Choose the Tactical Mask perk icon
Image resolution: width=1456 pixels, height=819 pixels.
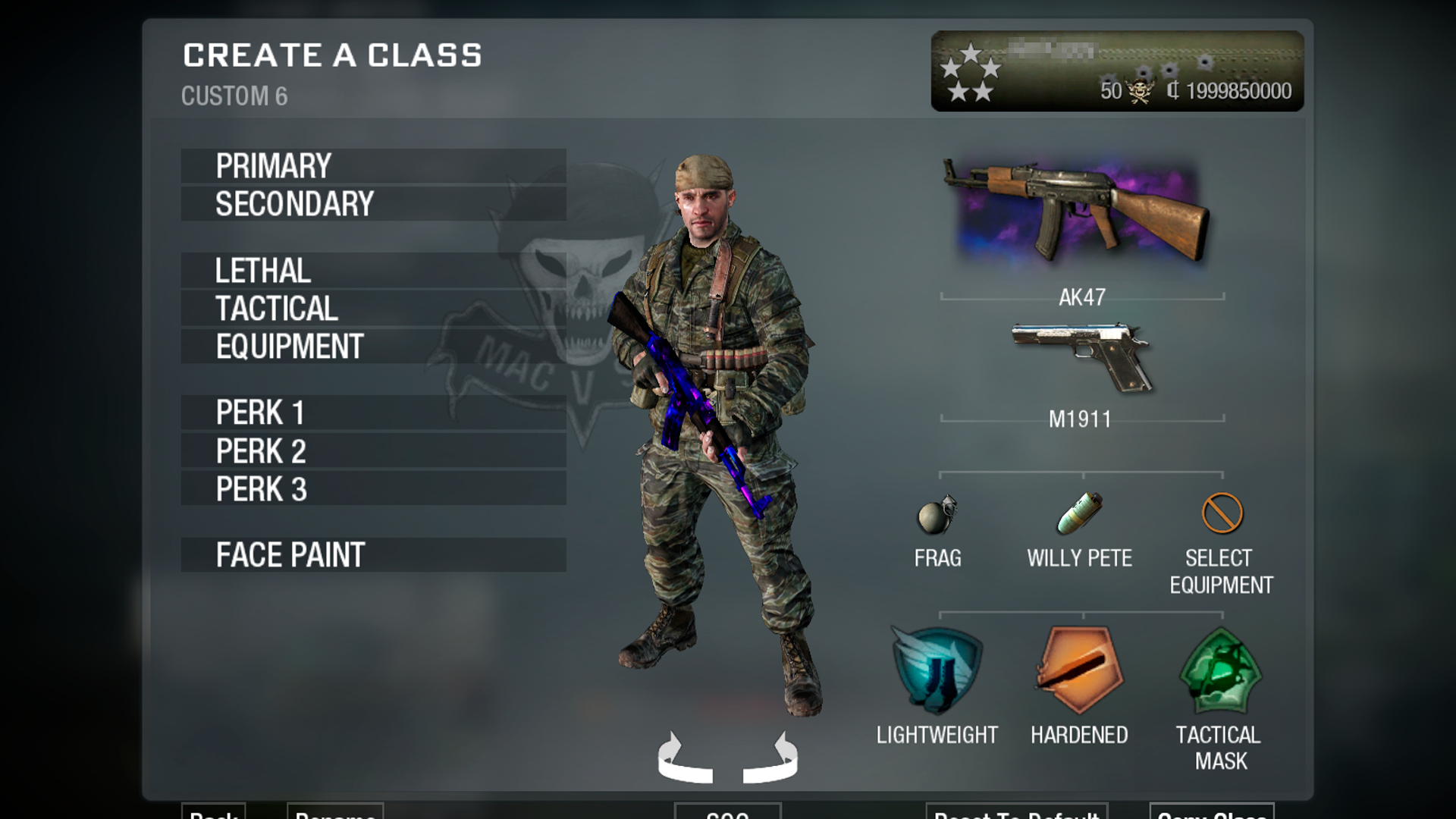click(x=1220, y=670)
